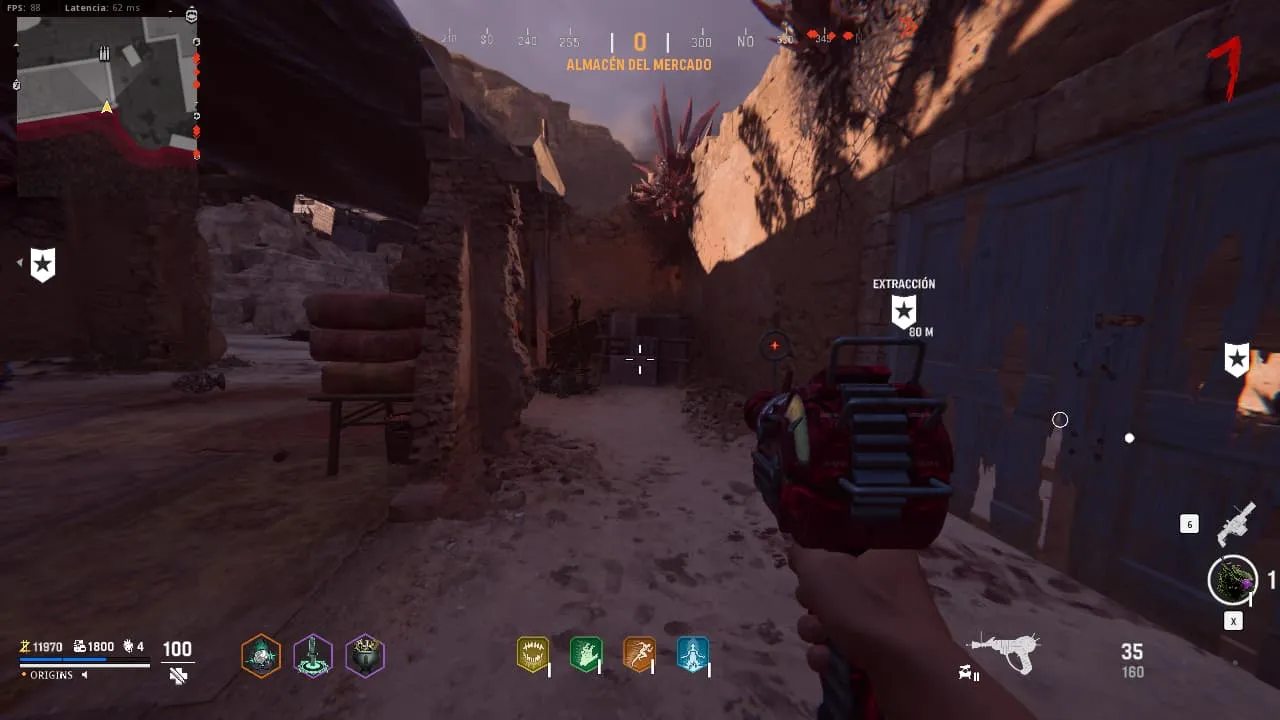The image size is (1280, 720).
Task: Click the orange running-figure perk icon
Action: click(639, 654)
